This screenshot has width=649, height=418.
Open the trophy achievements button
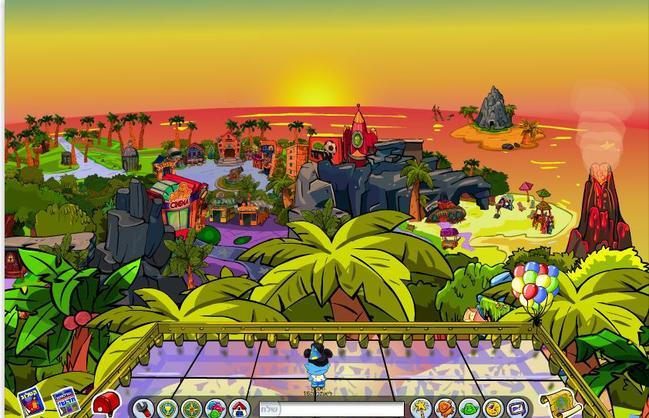click(x=167, y=408)
